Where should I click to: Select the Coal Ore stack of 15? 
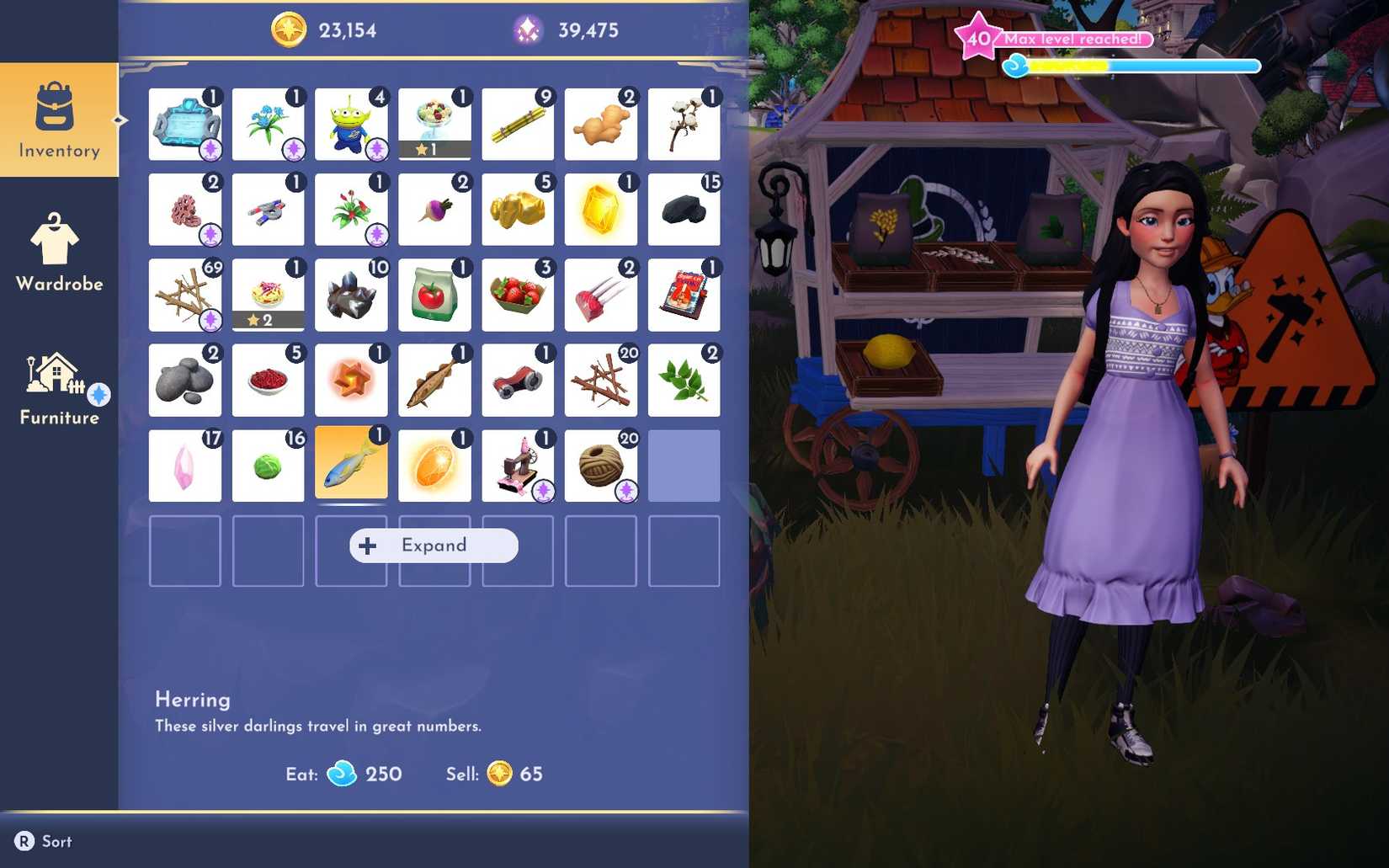(x=684, y=210)
